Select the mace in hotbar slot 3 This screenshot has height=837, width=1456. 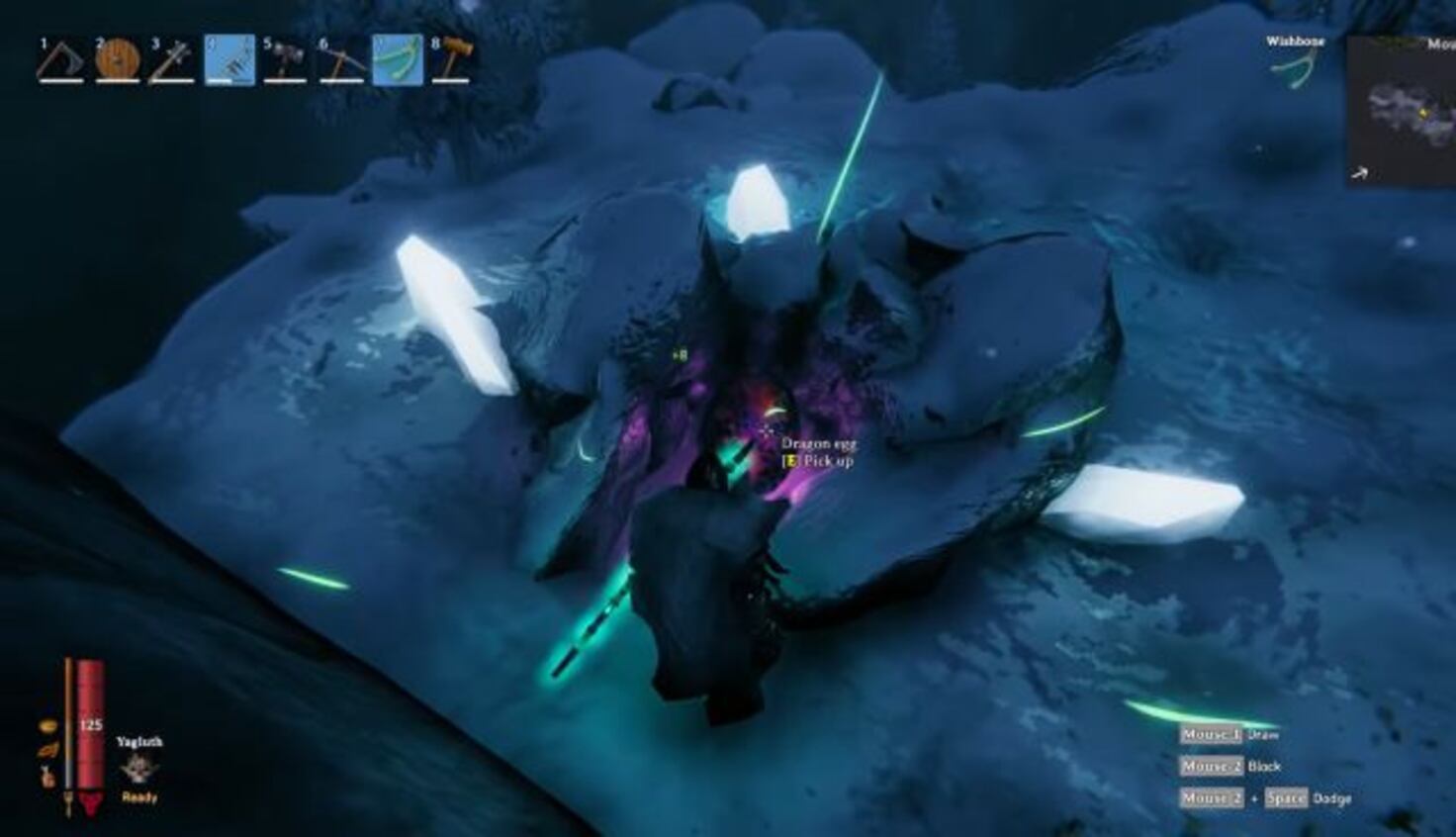pyautogui.click(x=172, y=59)
